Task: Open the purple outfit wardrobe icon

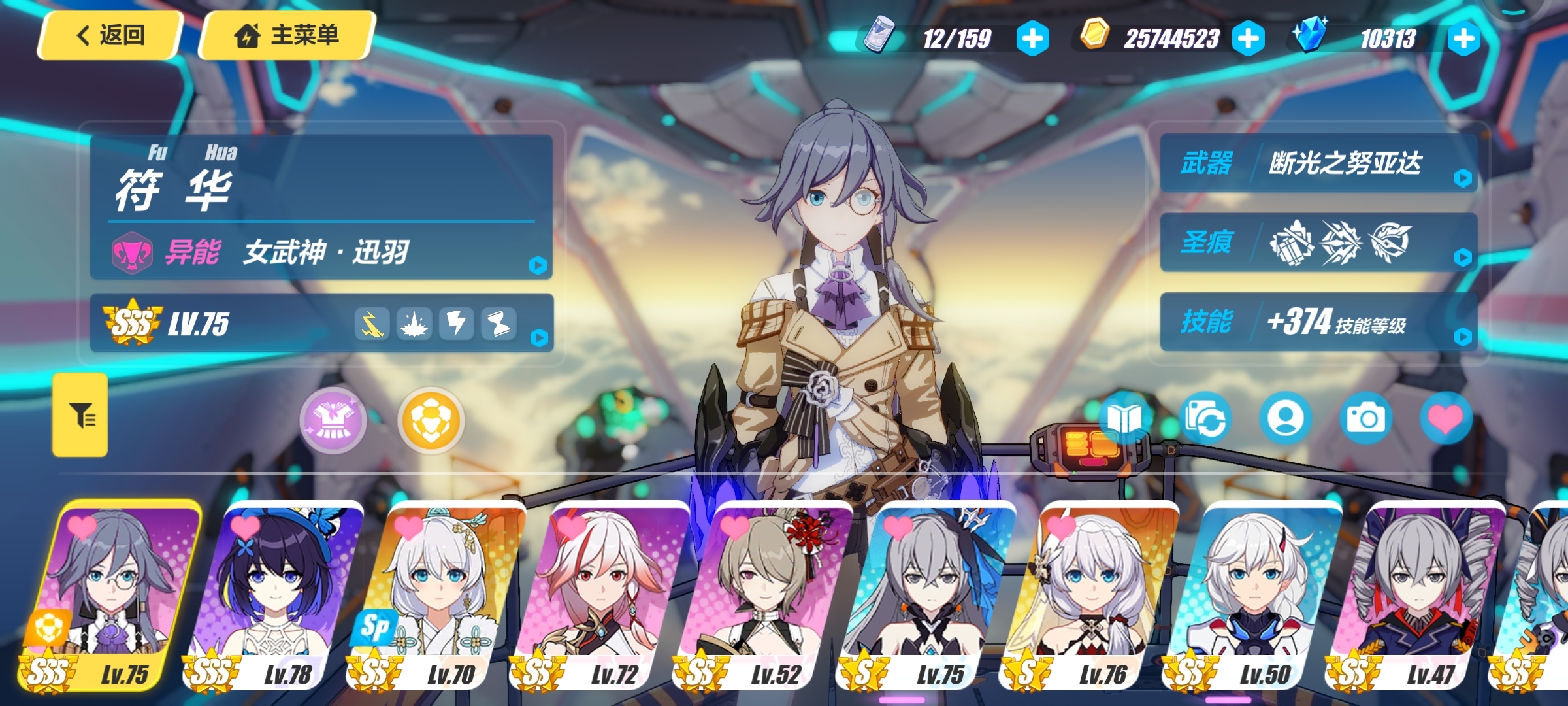Action: click(333, 420)
